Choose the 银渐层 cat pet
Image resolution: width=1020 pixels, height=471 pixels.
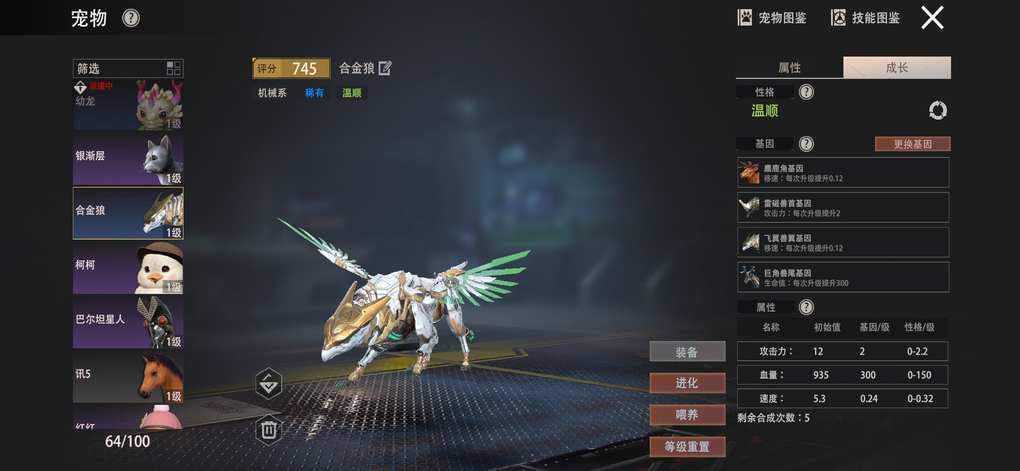(128, 160)
